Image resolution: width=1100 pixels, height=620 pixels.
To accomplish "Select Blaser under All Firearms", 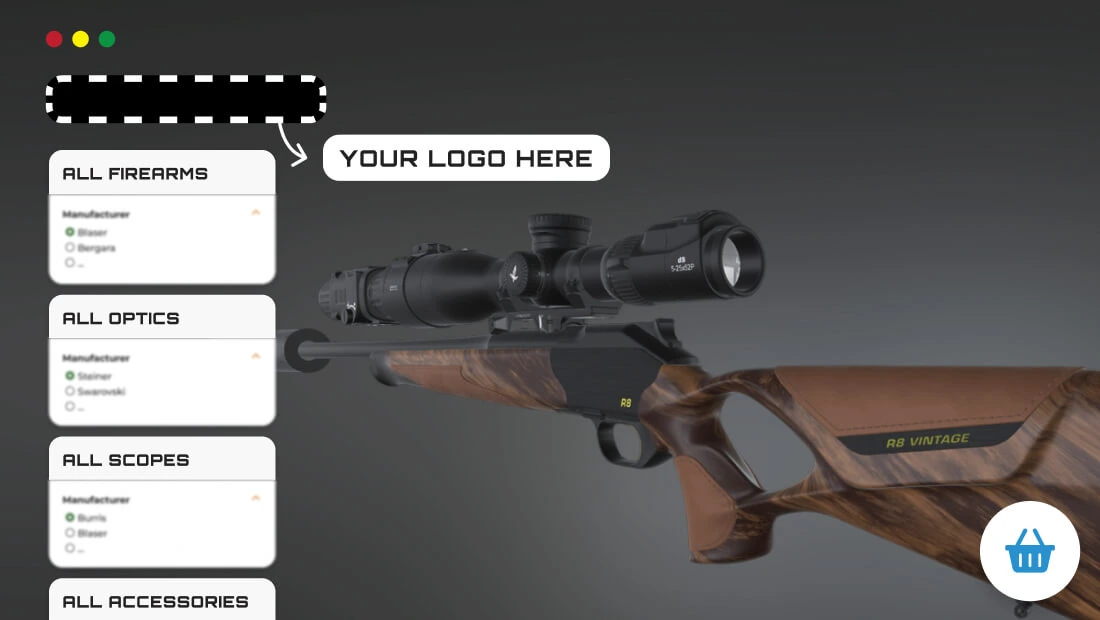I will coord(70,232).
